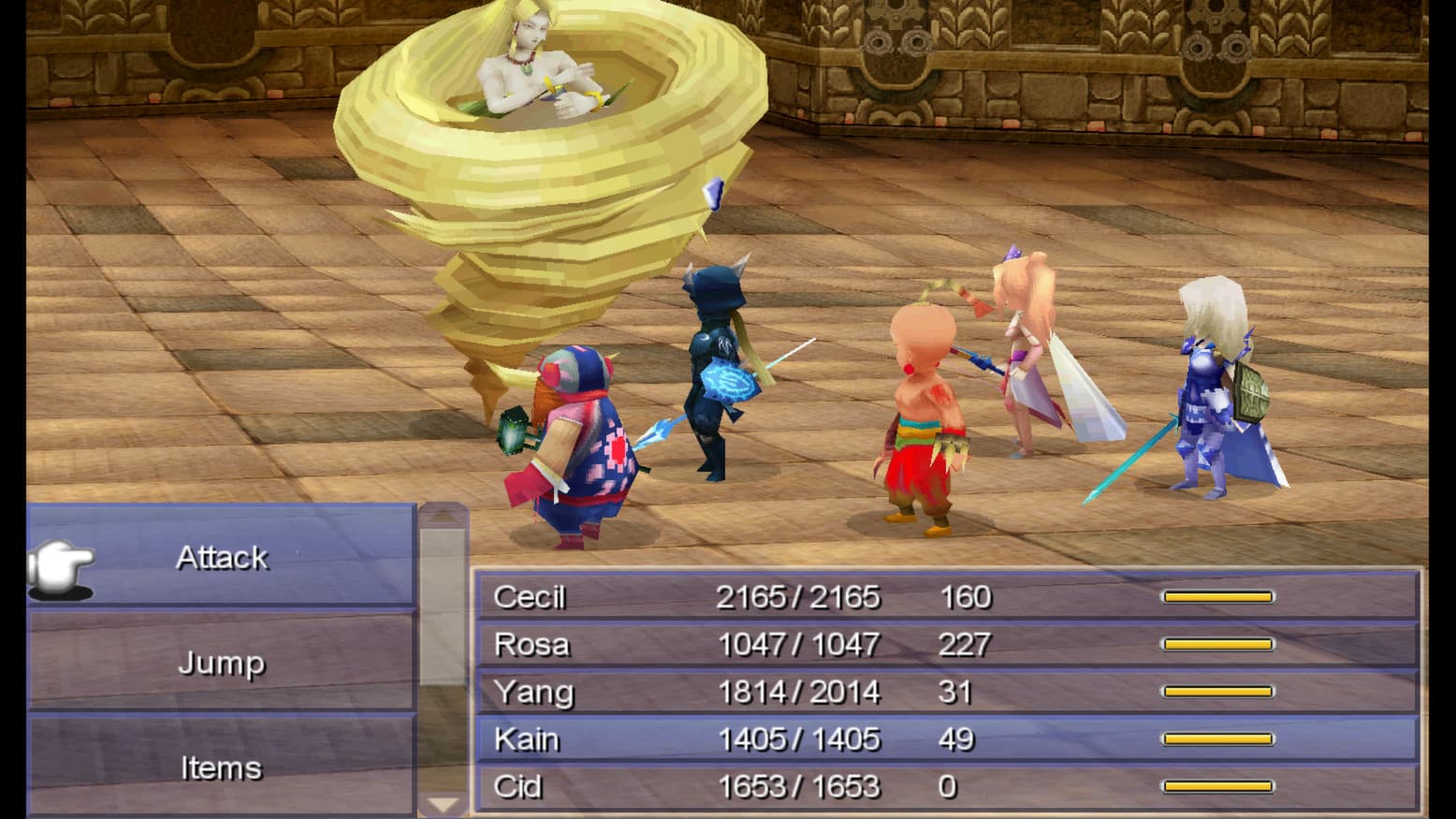Click Cid's ATB gauge at the bottom
The image size is (1456, 819).
pos(1216,787)
